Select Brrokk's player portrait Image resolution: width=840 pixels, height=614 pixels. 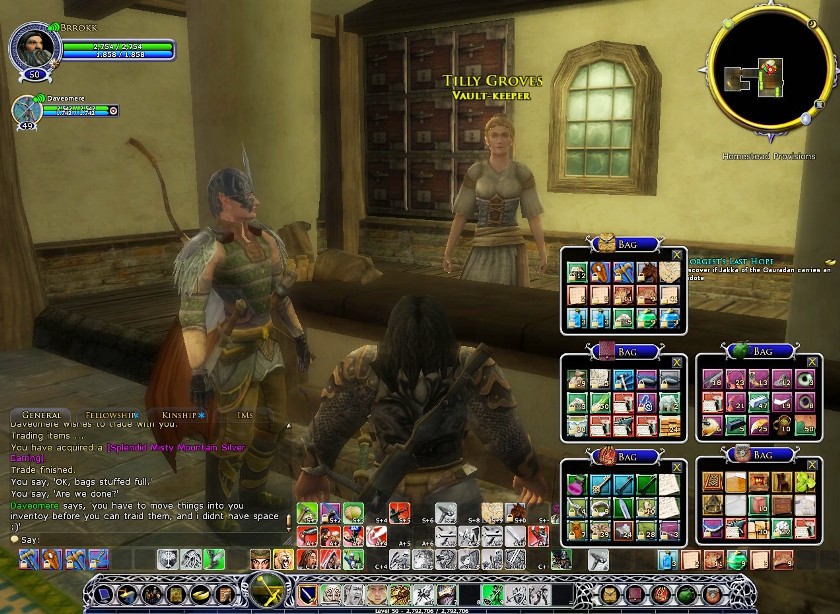click(x=30, y=46)
